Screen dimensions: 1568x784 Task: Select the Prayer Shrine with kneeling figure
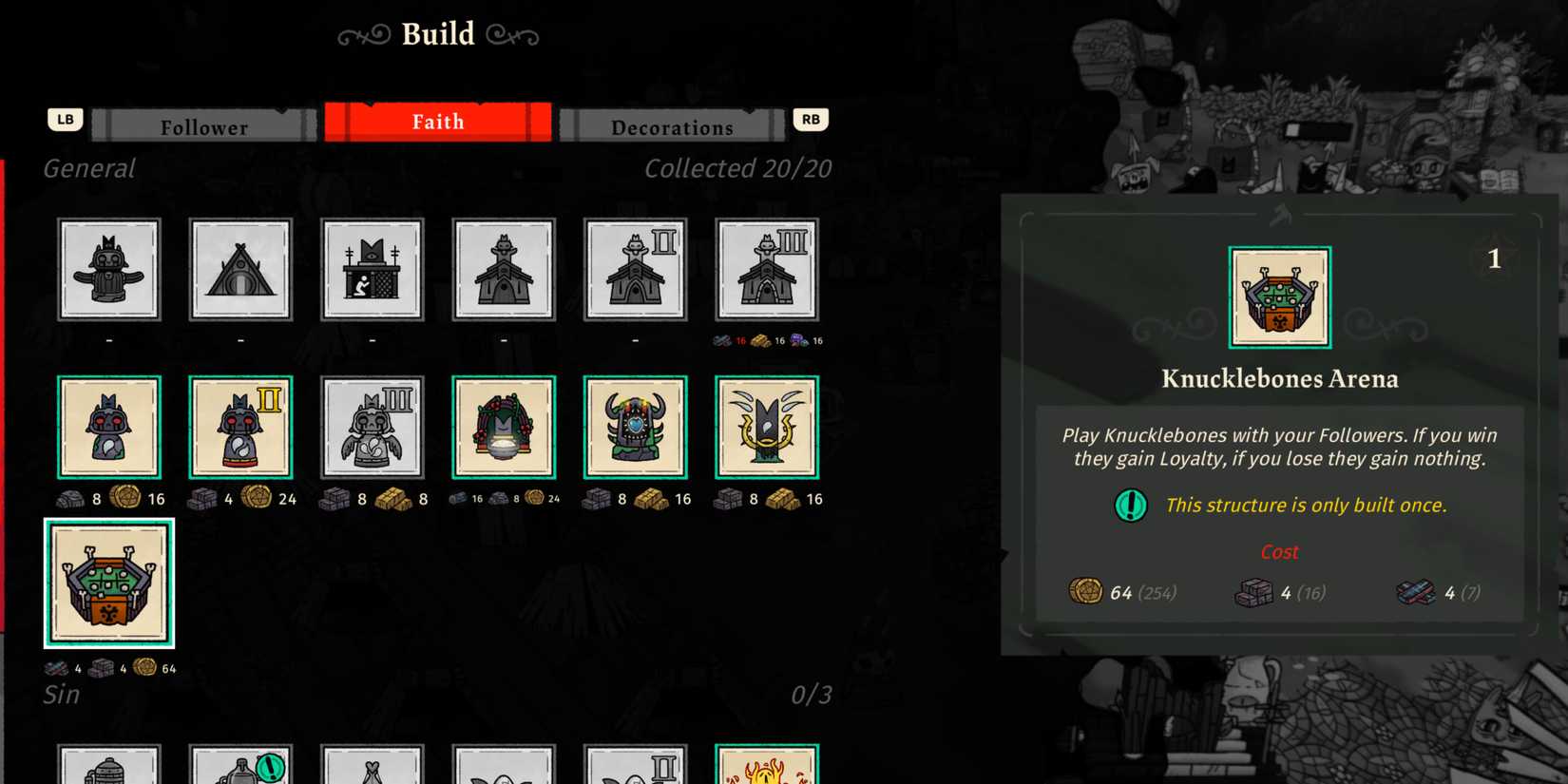(373, 269)
